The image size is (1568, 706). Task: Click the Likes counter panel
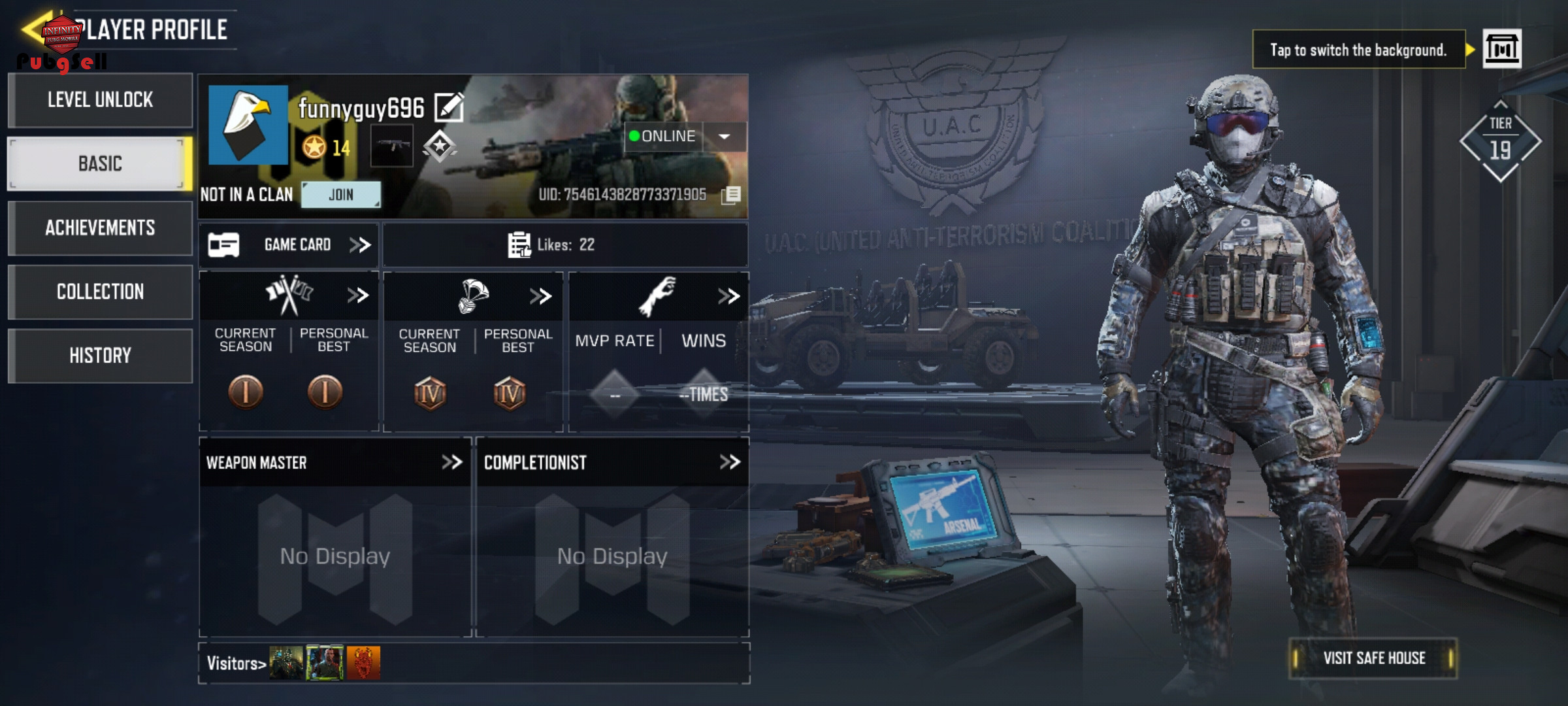(564, 245)
